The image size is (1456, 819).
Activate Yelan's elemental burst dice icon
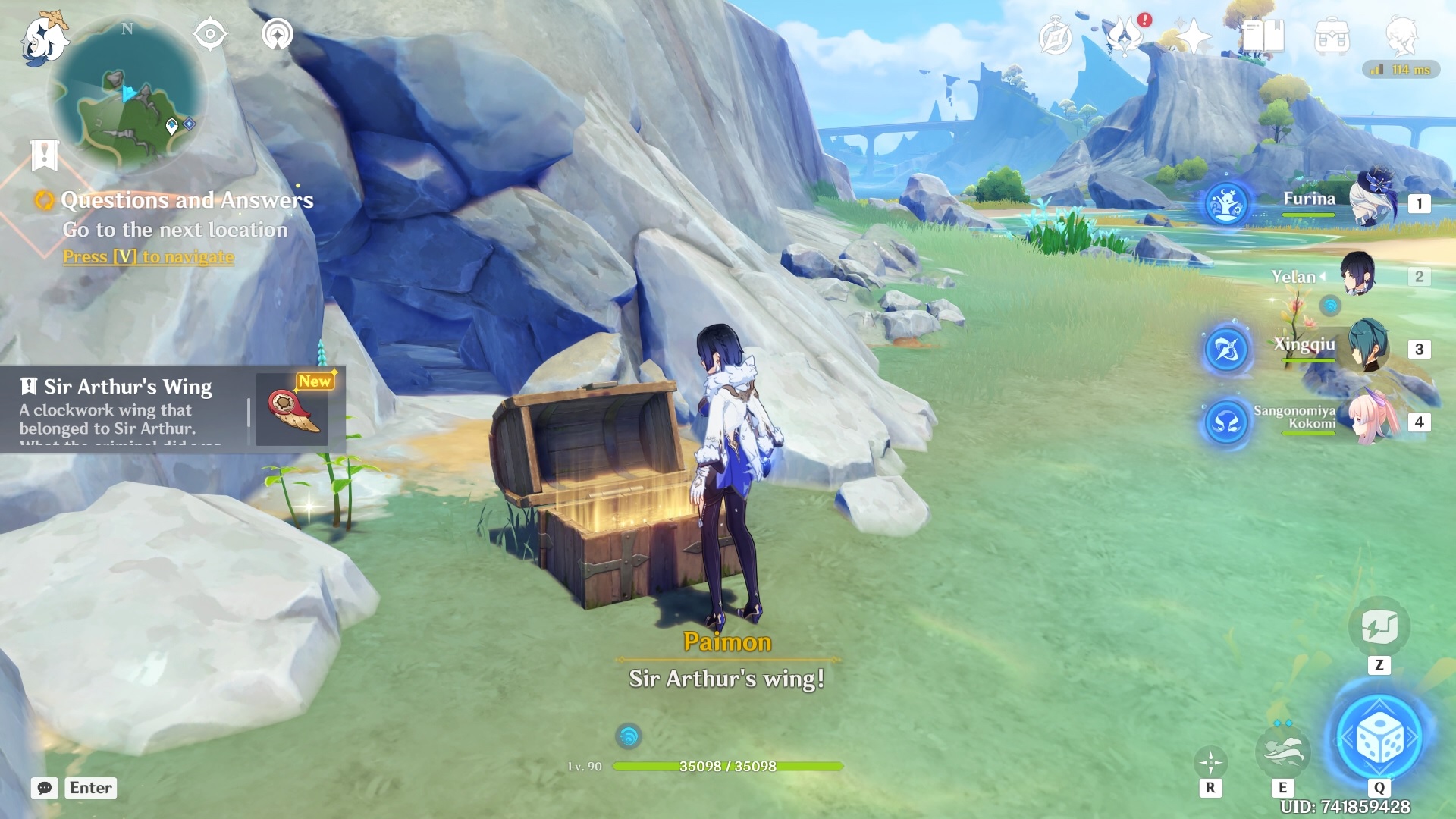point(1379,737)
